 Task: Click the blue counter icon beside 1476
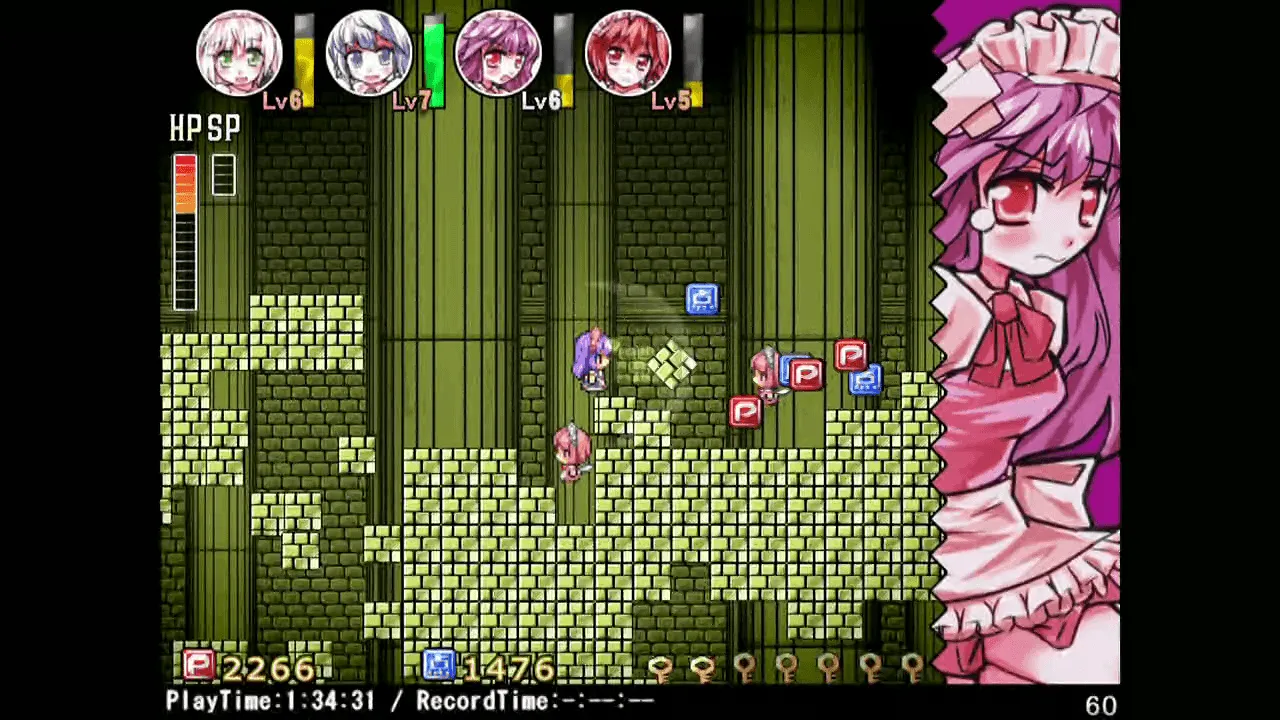[438, 663]
